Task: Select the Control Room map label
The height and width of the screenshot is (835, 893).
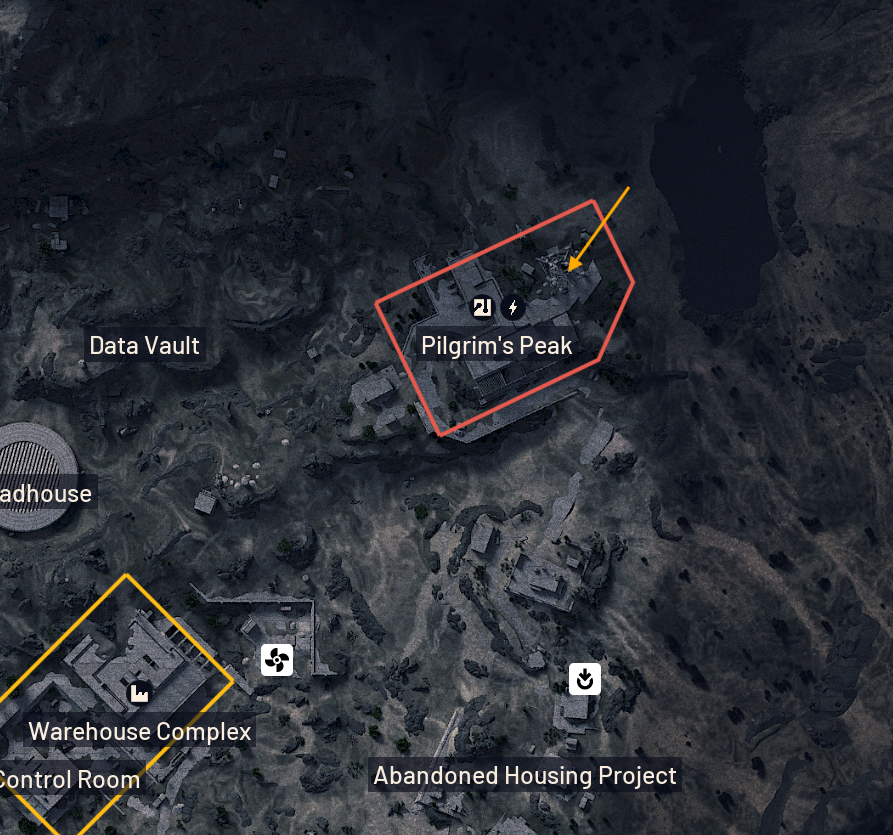Action: [69, 779]
